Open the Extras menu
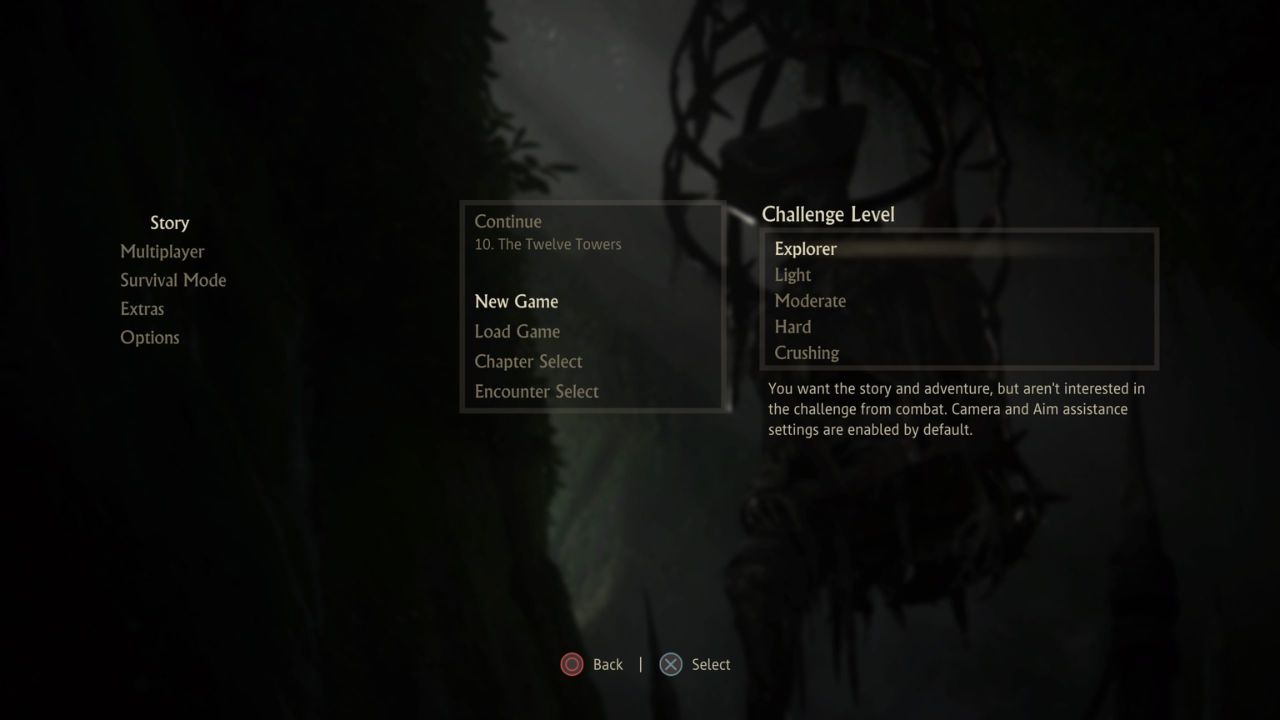 coord(142,309)
